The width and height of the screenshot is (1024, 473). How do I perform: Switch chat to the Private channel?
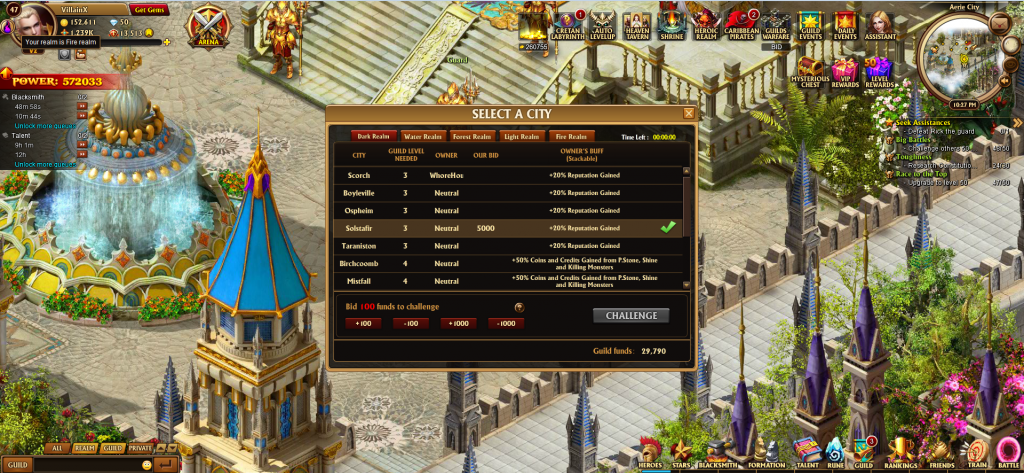pos(140,449)
